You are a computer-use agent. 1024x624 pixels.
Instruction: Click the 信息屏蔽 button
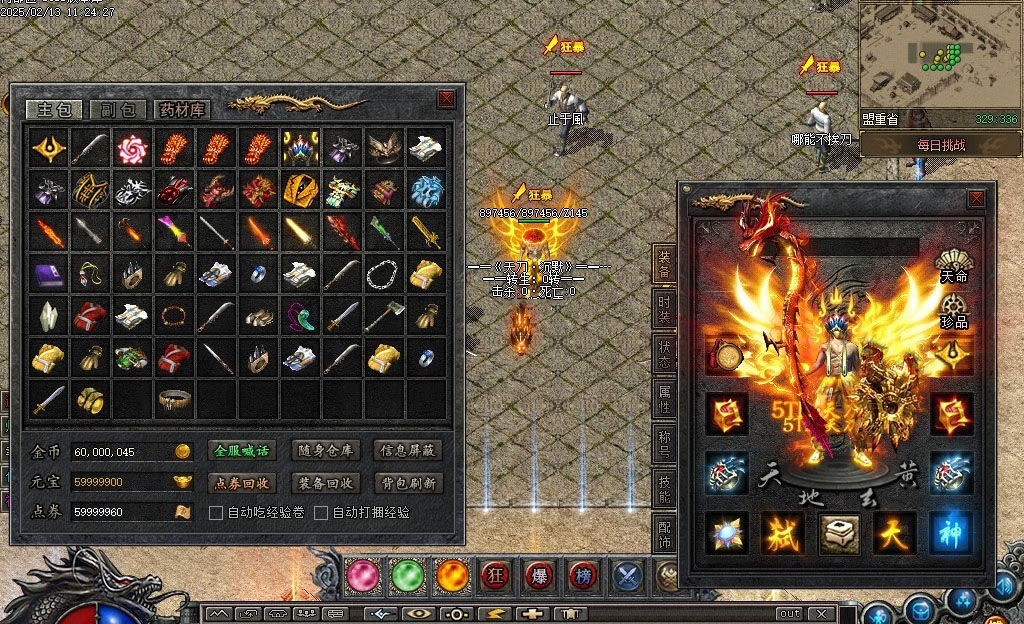pos(407,451)
